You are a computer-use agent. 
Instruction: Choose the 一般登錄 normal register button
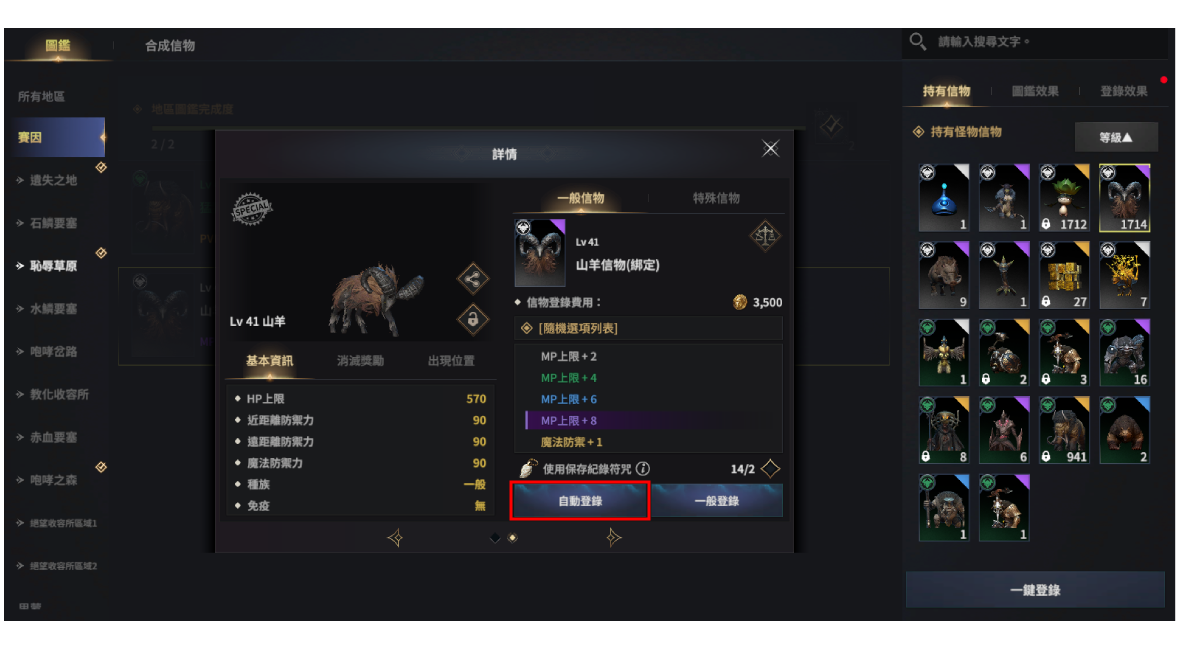pyautogui.click(x=717, y=501)
